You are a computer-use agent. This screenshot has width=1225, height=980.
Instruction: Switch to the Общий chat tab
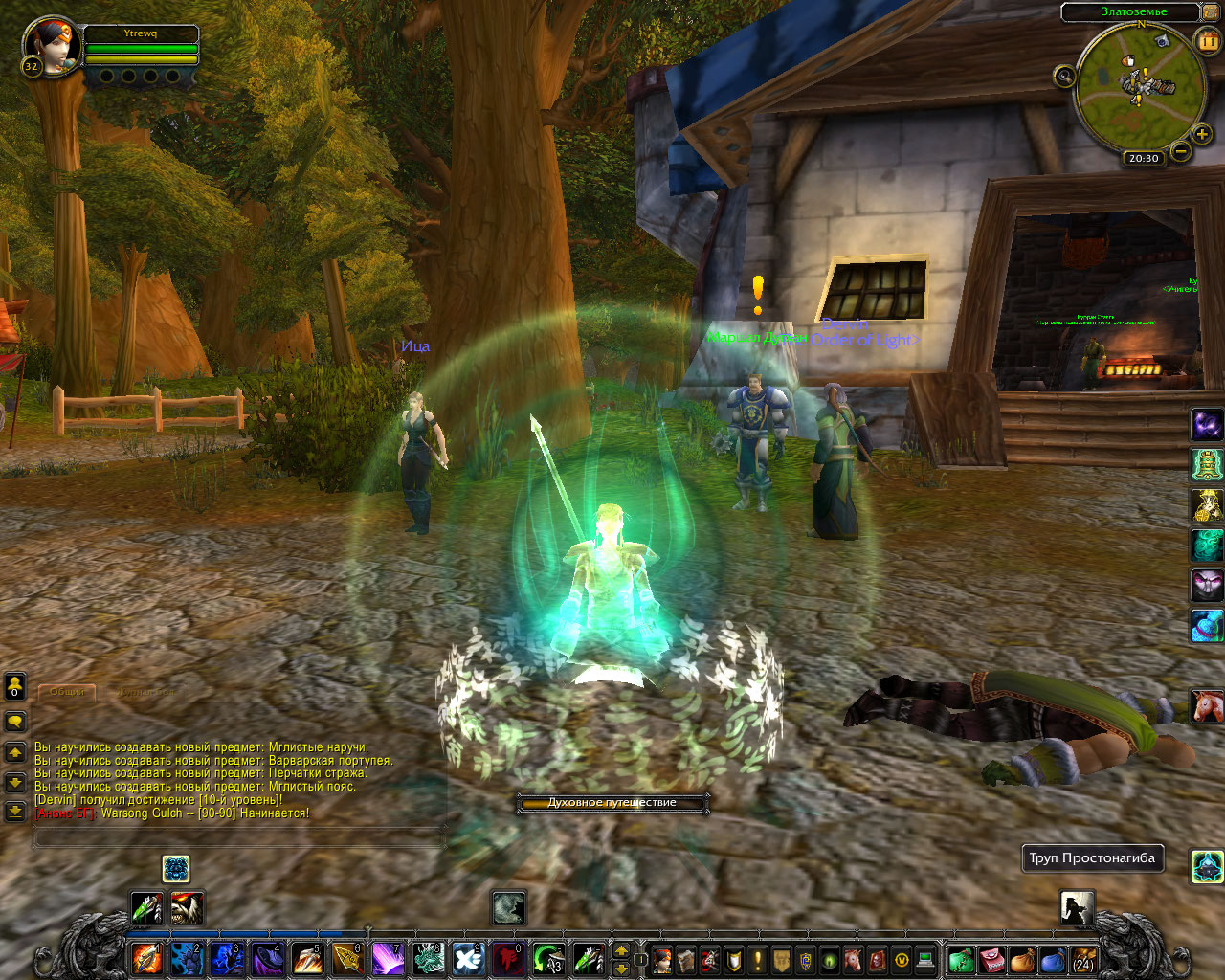(x=67, y=691)
